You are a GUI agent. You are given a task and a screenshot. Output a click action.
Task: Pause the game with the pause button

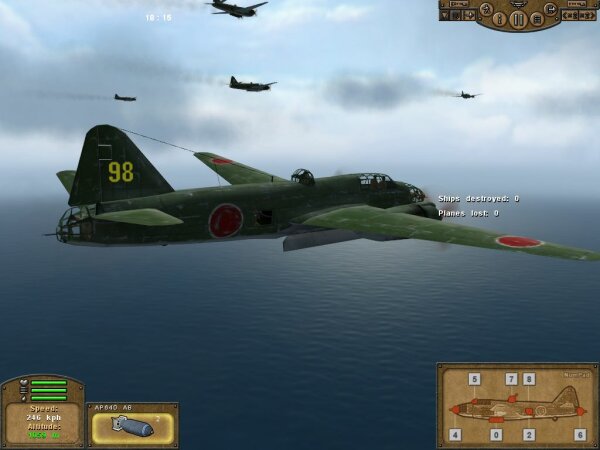(x=518, y=19)
